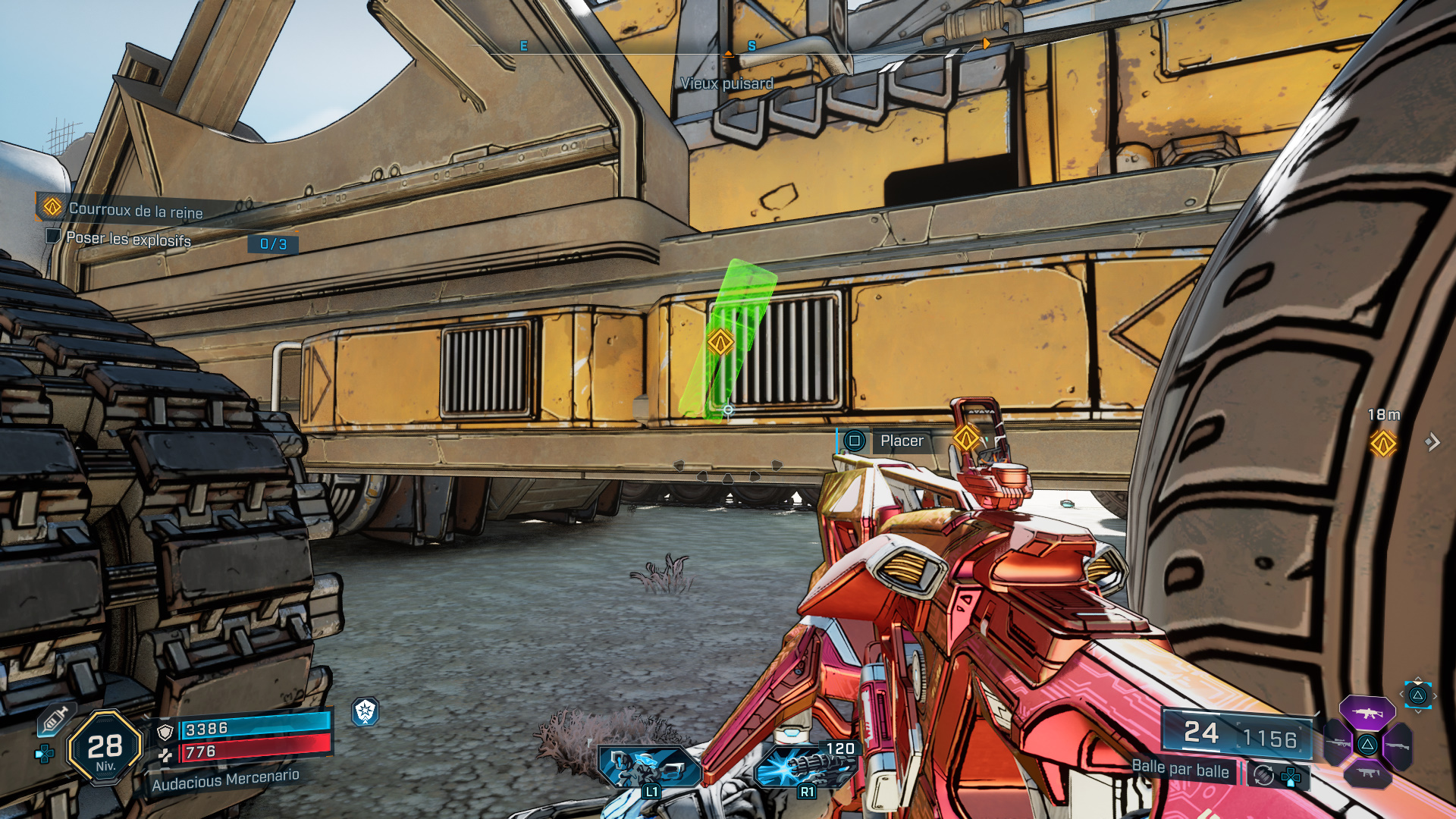This screenshot has height=819, width=1456.
Task: Select the quest marker on the green panel
Action: tap(720, 343)
